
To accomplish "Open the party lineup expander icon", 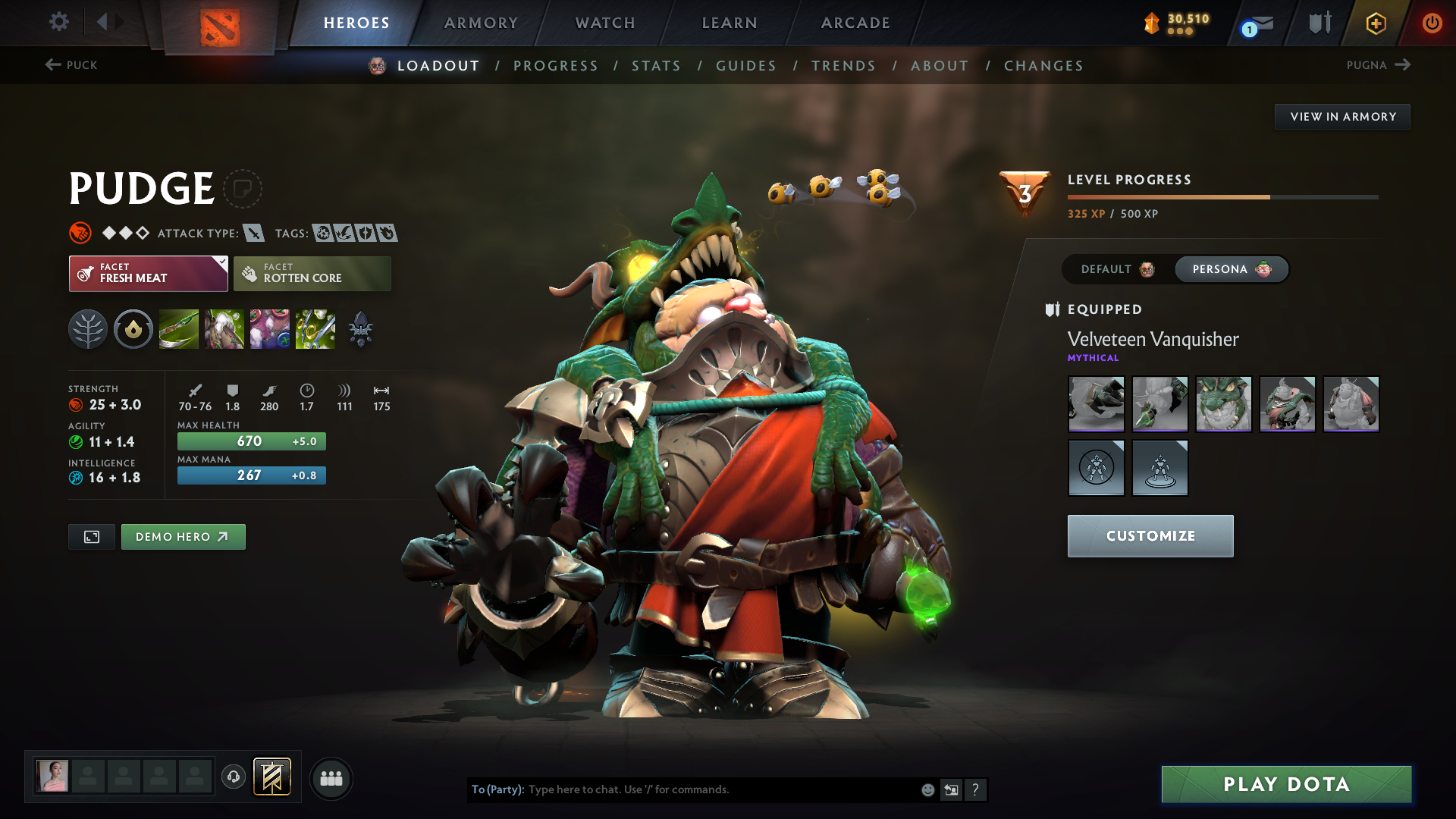I will point(331,778).
